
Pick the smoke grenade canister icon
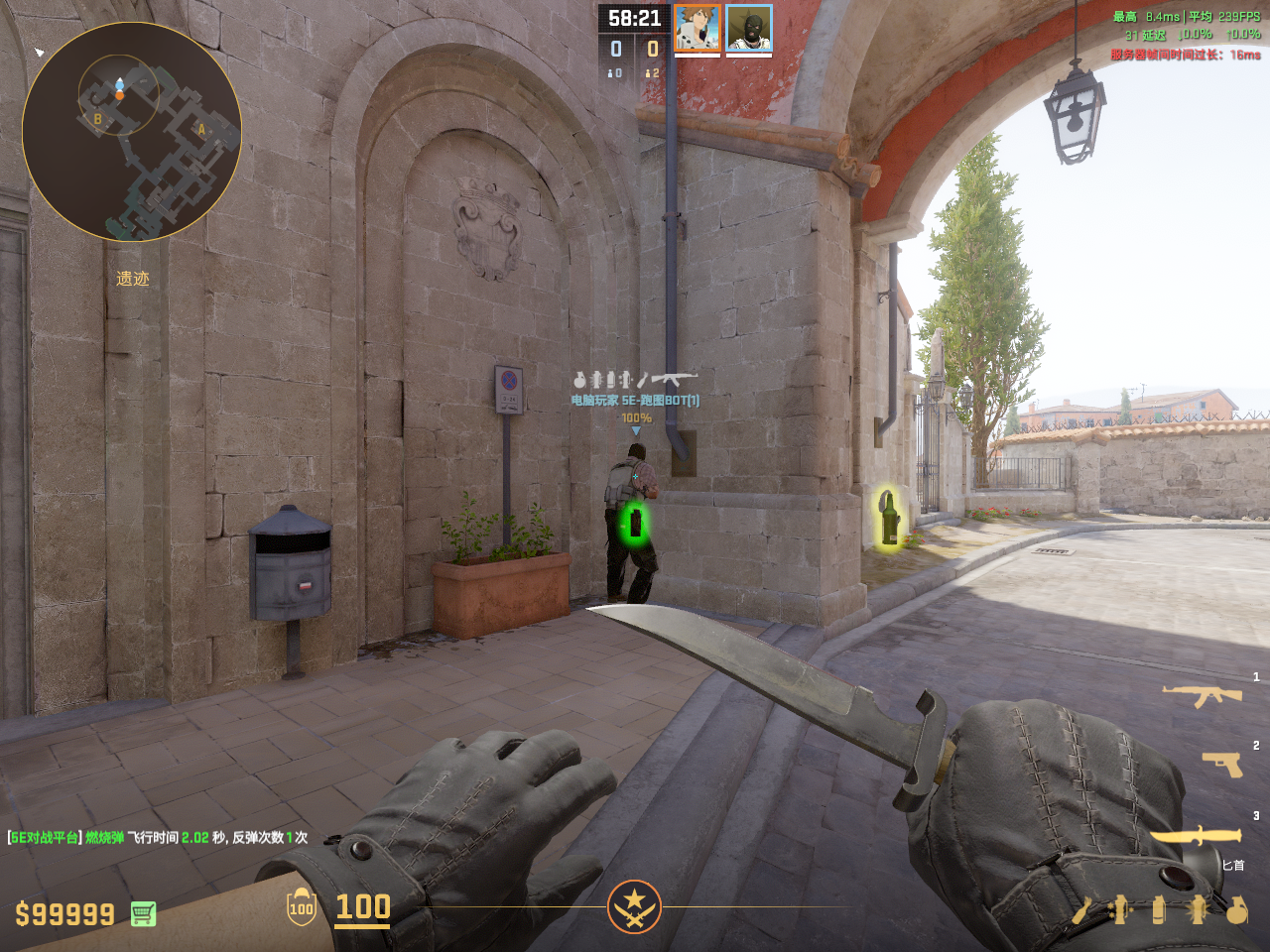click(1159, 909)
